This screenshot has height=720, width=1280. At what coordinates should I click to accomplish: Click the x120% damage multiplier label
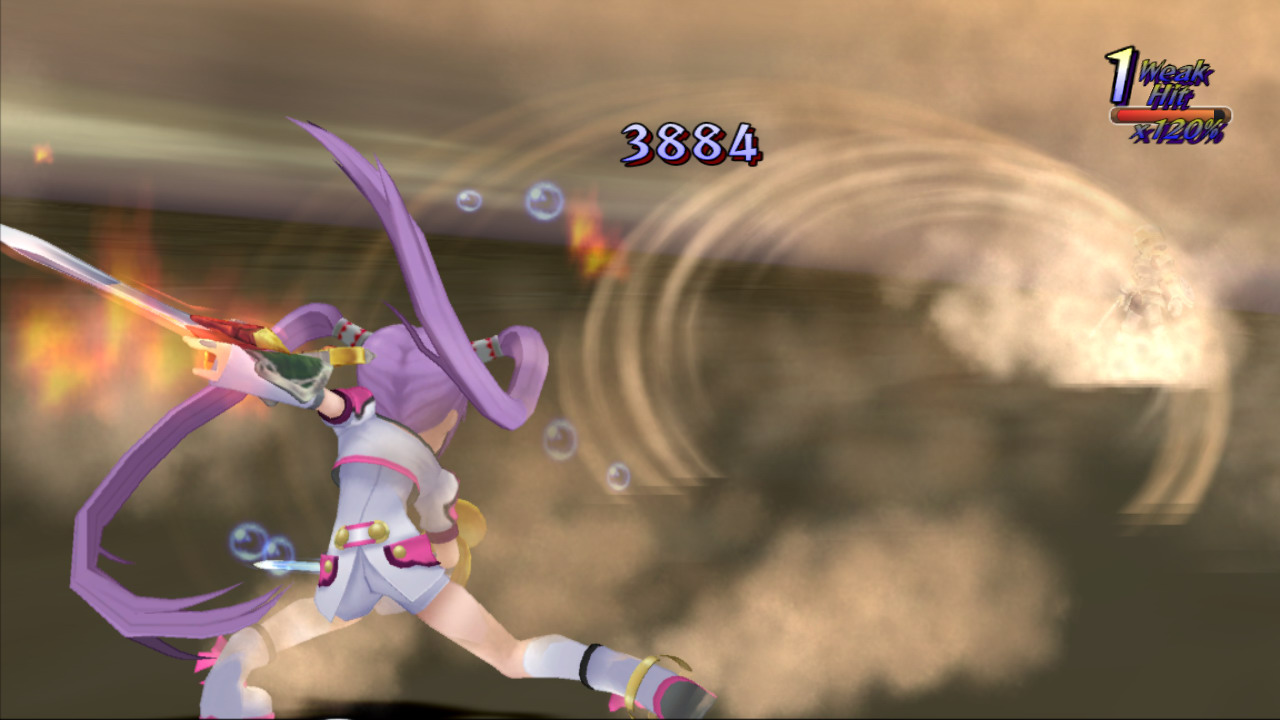pyautogui.click(x=1178, y=130)
